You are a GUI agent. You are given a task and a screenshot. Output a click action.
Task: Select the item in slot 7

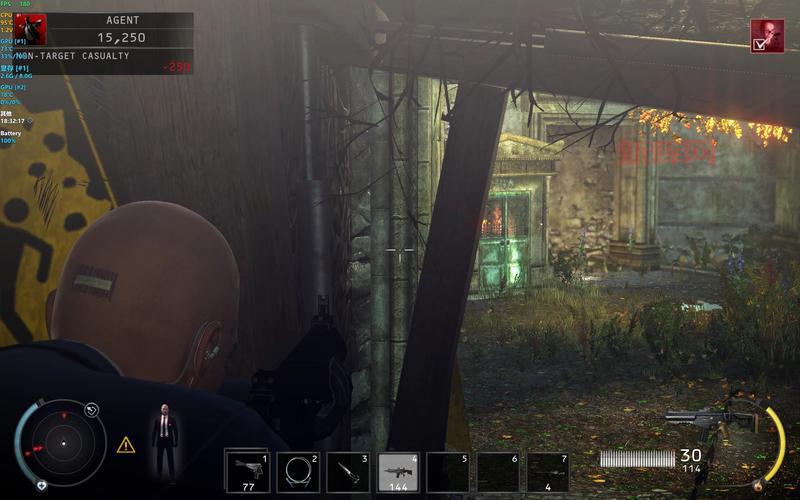pos(548,471)
